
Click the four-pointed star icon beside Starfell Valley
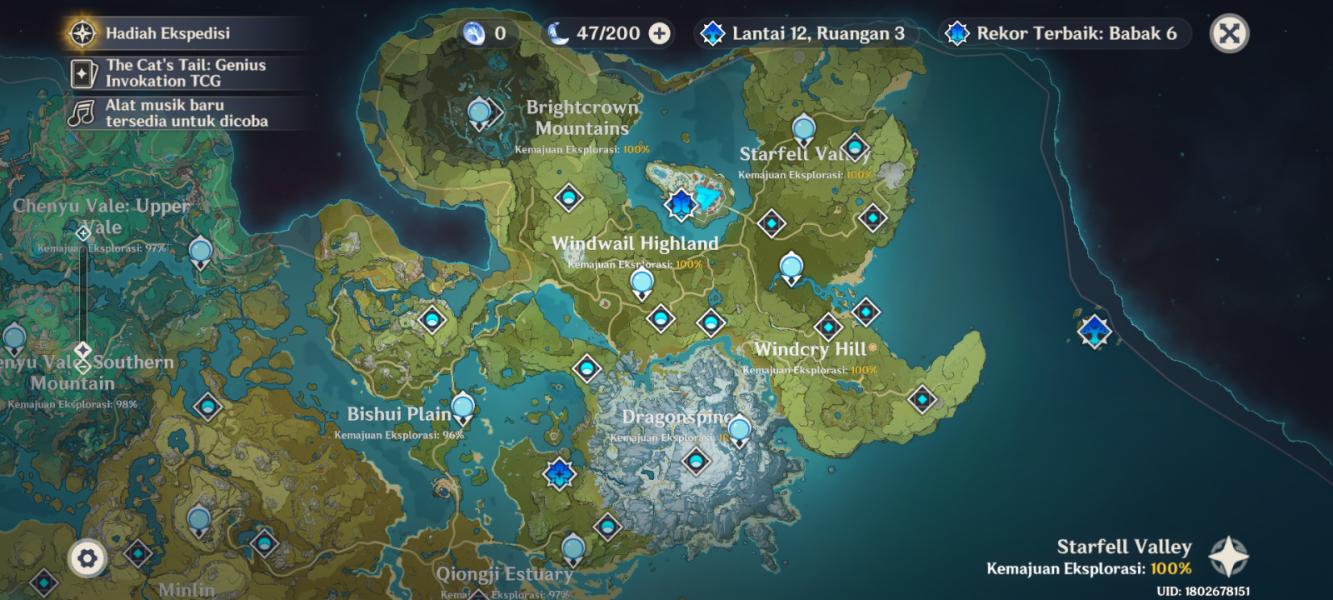click(x=1228, y=558)
